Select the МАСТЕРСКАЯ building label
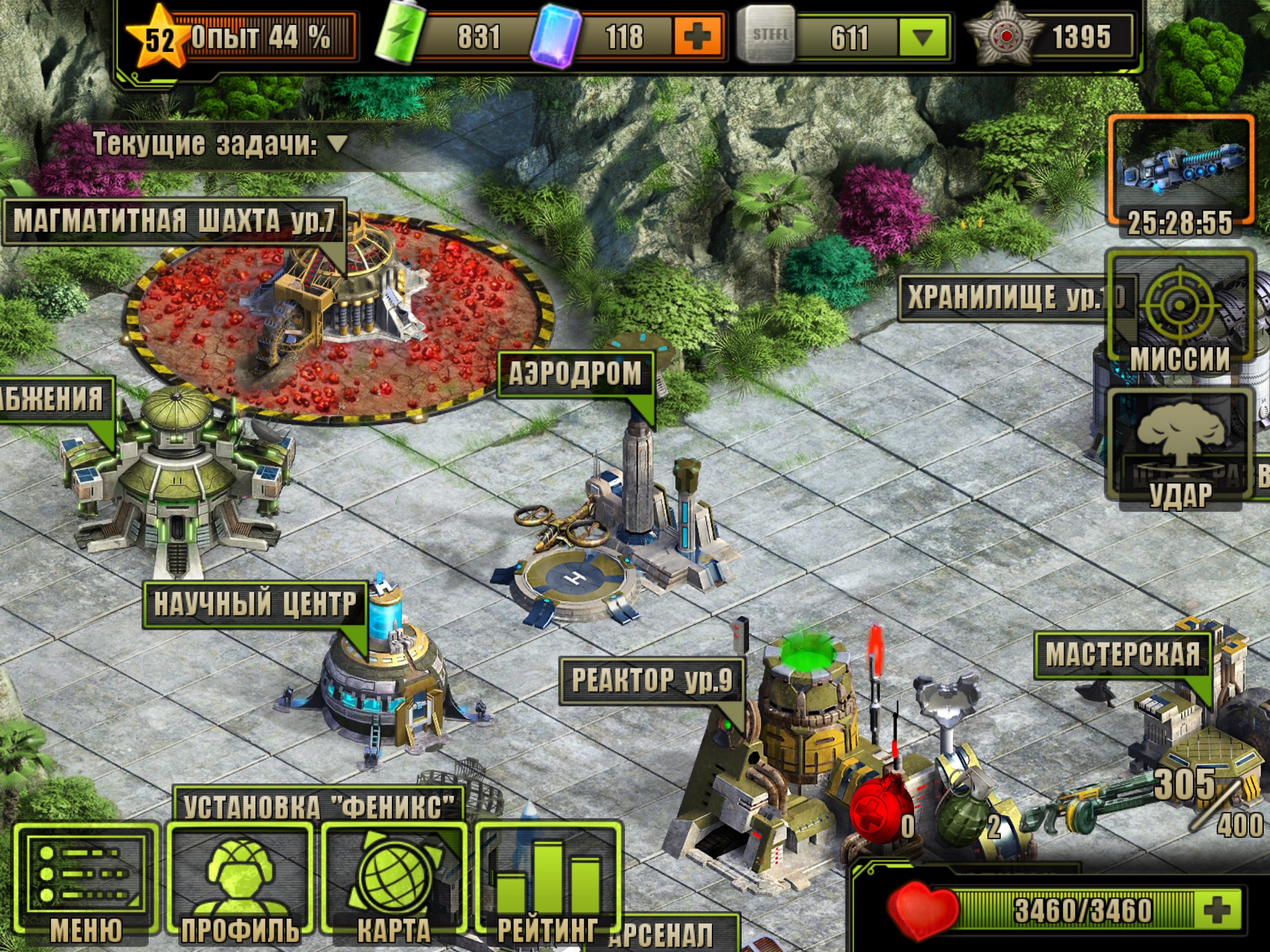1270x952 pixels. tap(1122, 654)
